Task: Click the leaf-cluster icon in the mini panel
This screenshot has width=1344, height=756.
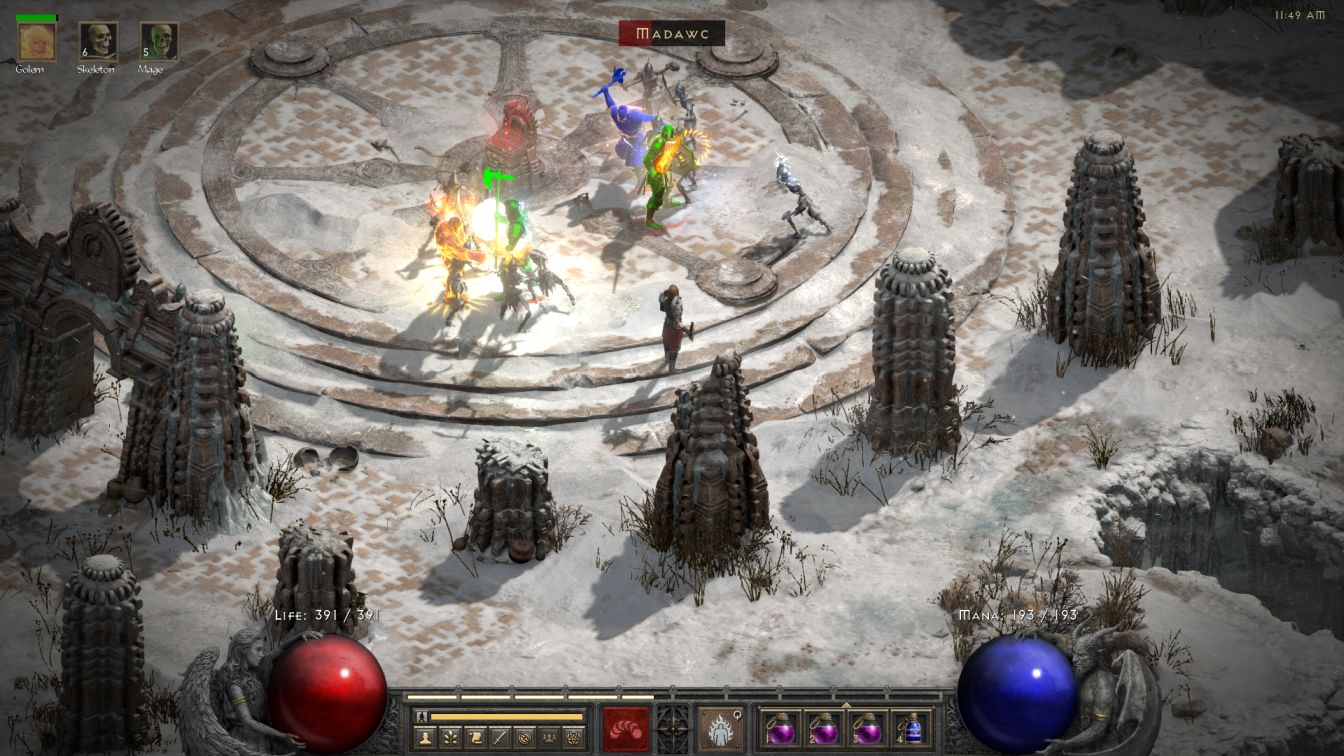Action: tap(449, 738)
